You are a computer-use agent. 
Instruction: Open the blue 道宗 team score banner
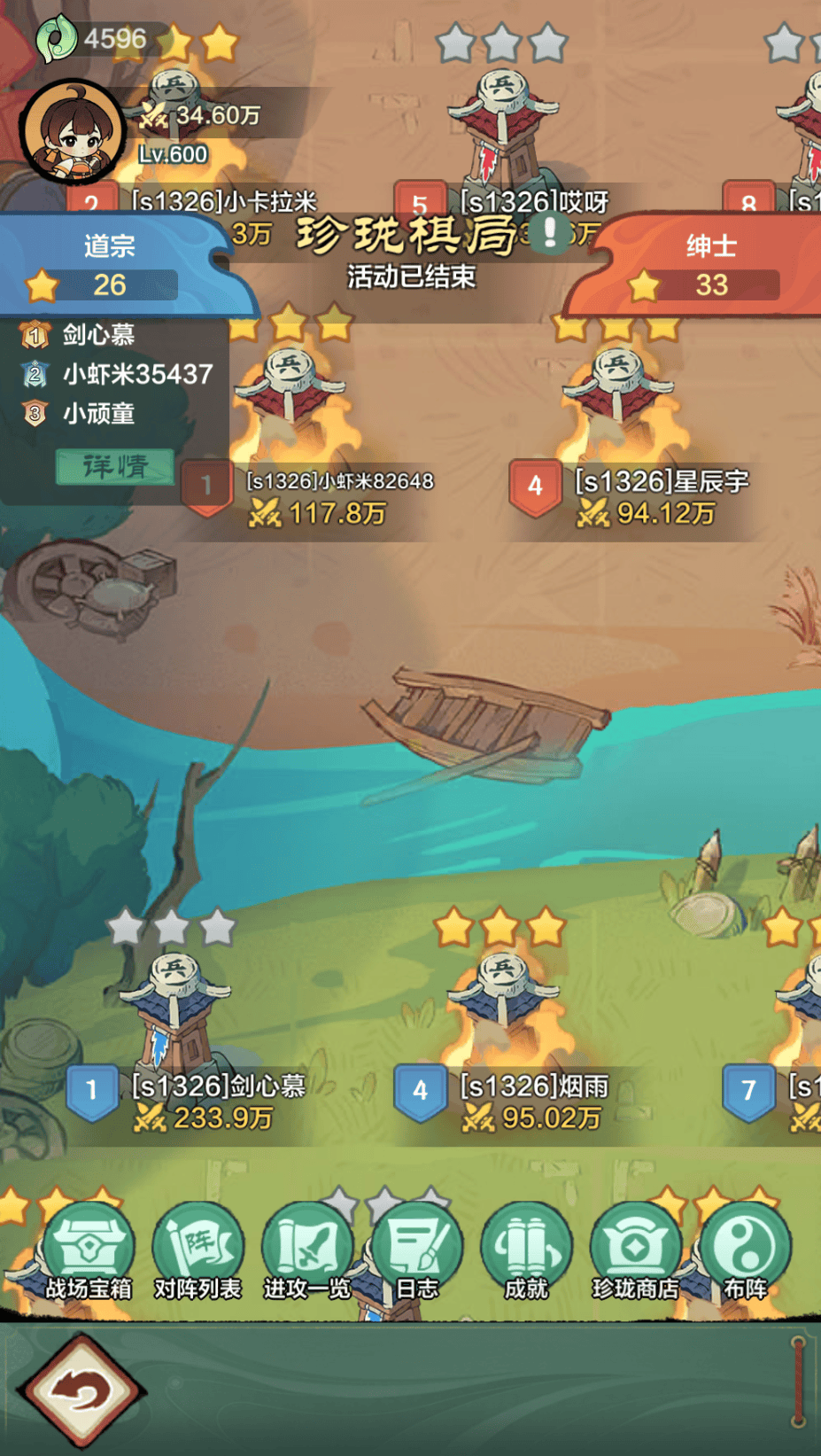point(109,266)
